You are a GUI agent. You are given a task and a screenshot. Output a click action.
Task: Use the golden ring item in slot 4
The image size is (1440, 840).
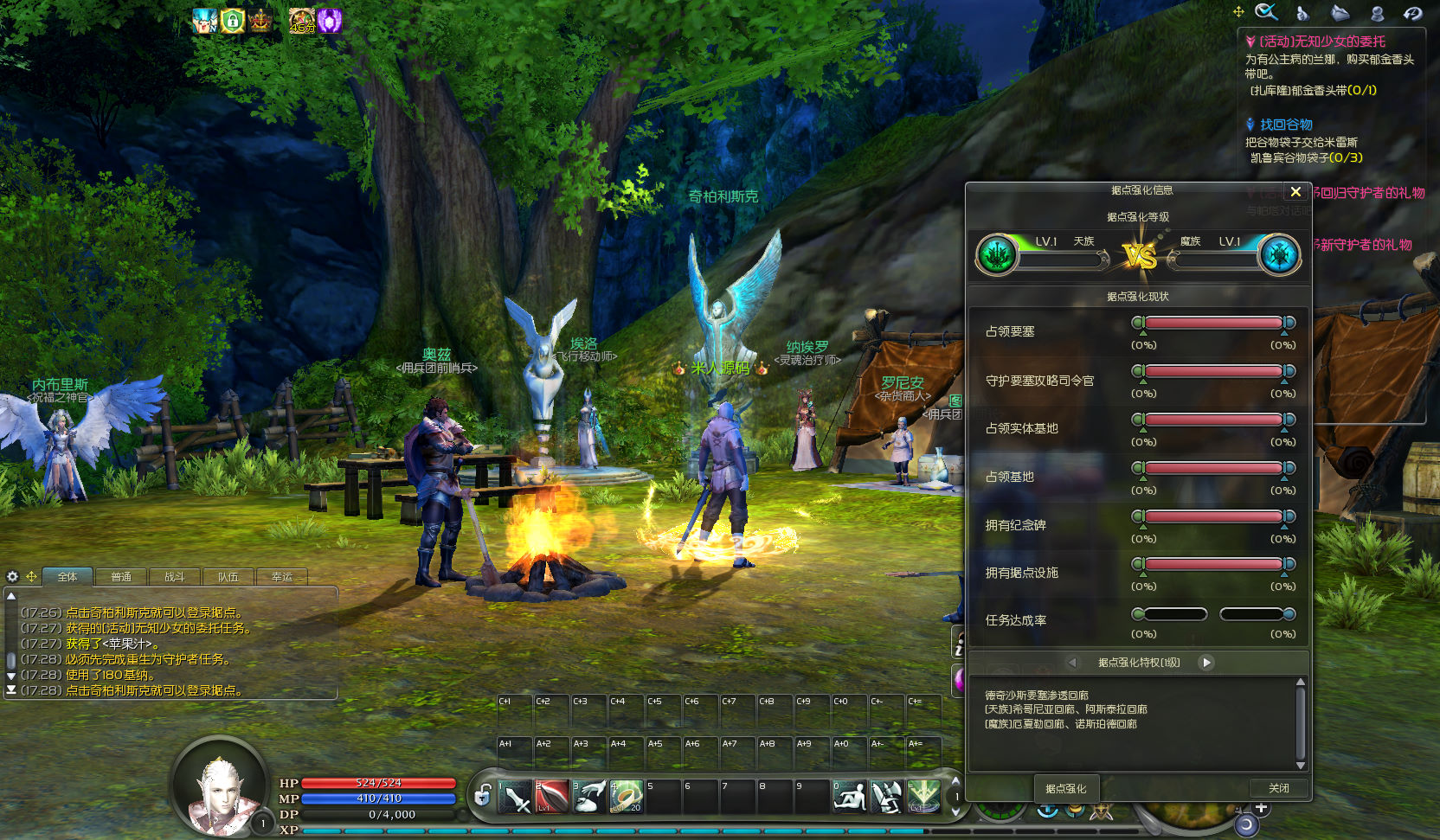[626, 797]
